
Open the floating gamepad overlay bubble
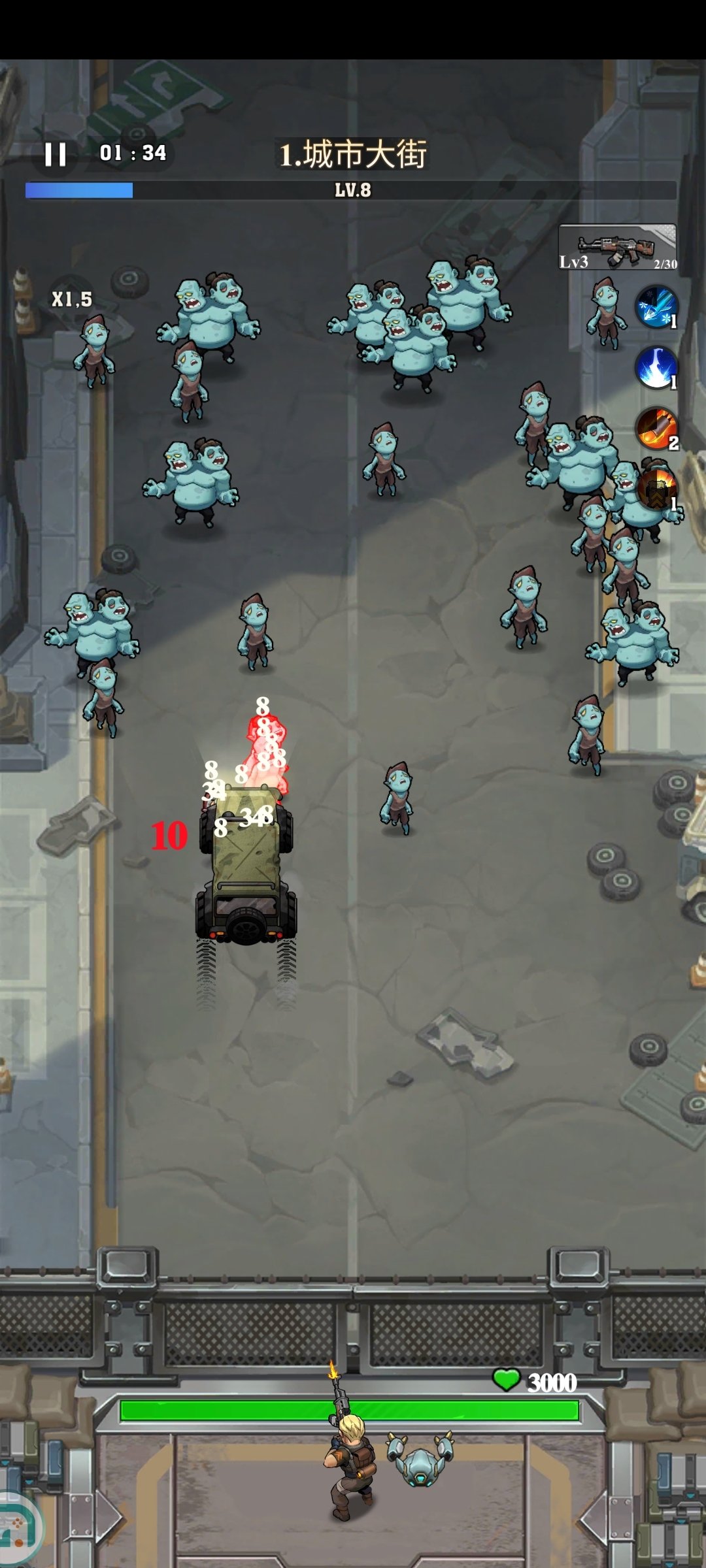tap(17, 1527)
